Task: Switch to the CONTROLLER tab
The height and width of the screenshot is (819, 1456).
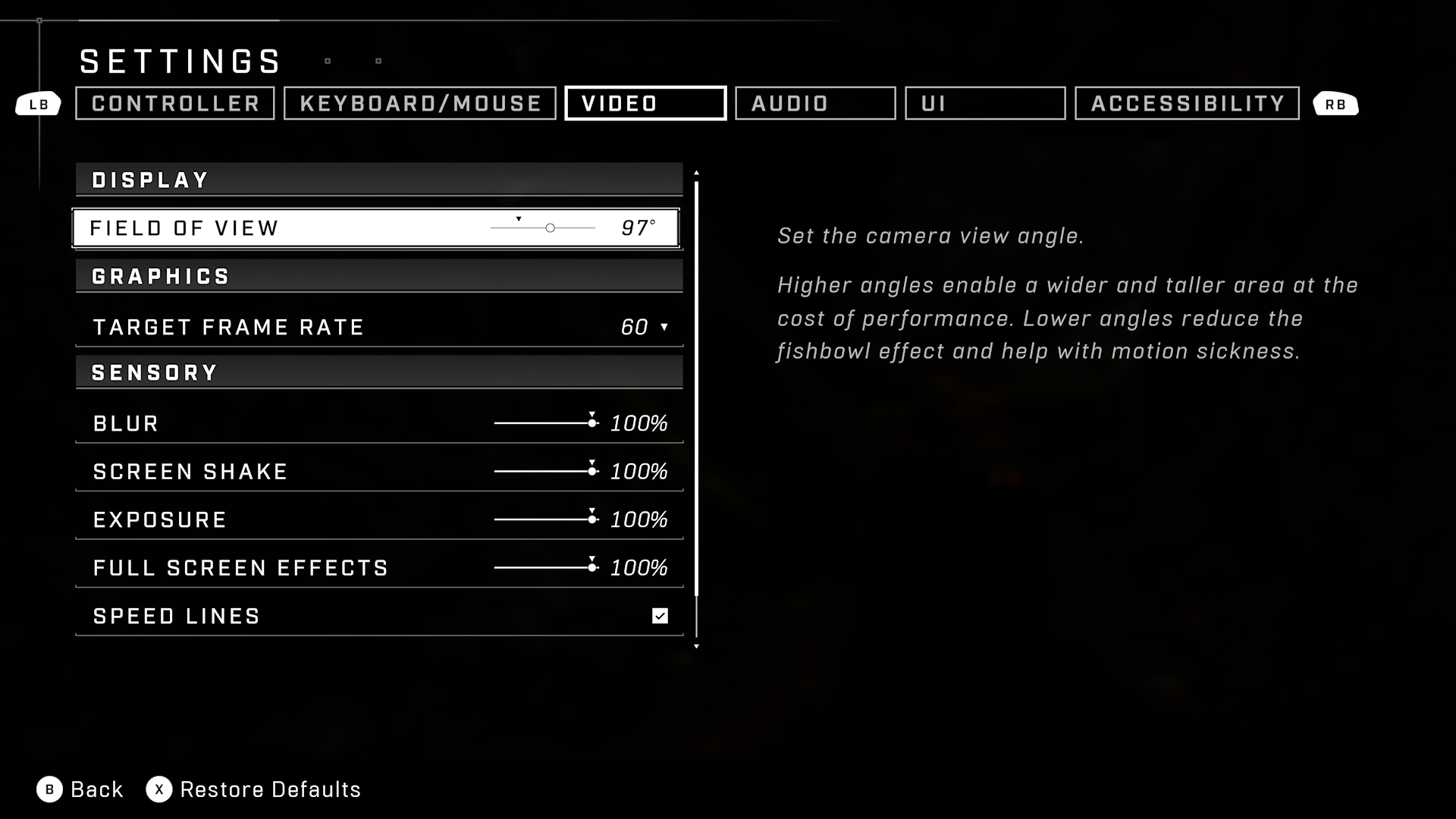Action: 174,103
